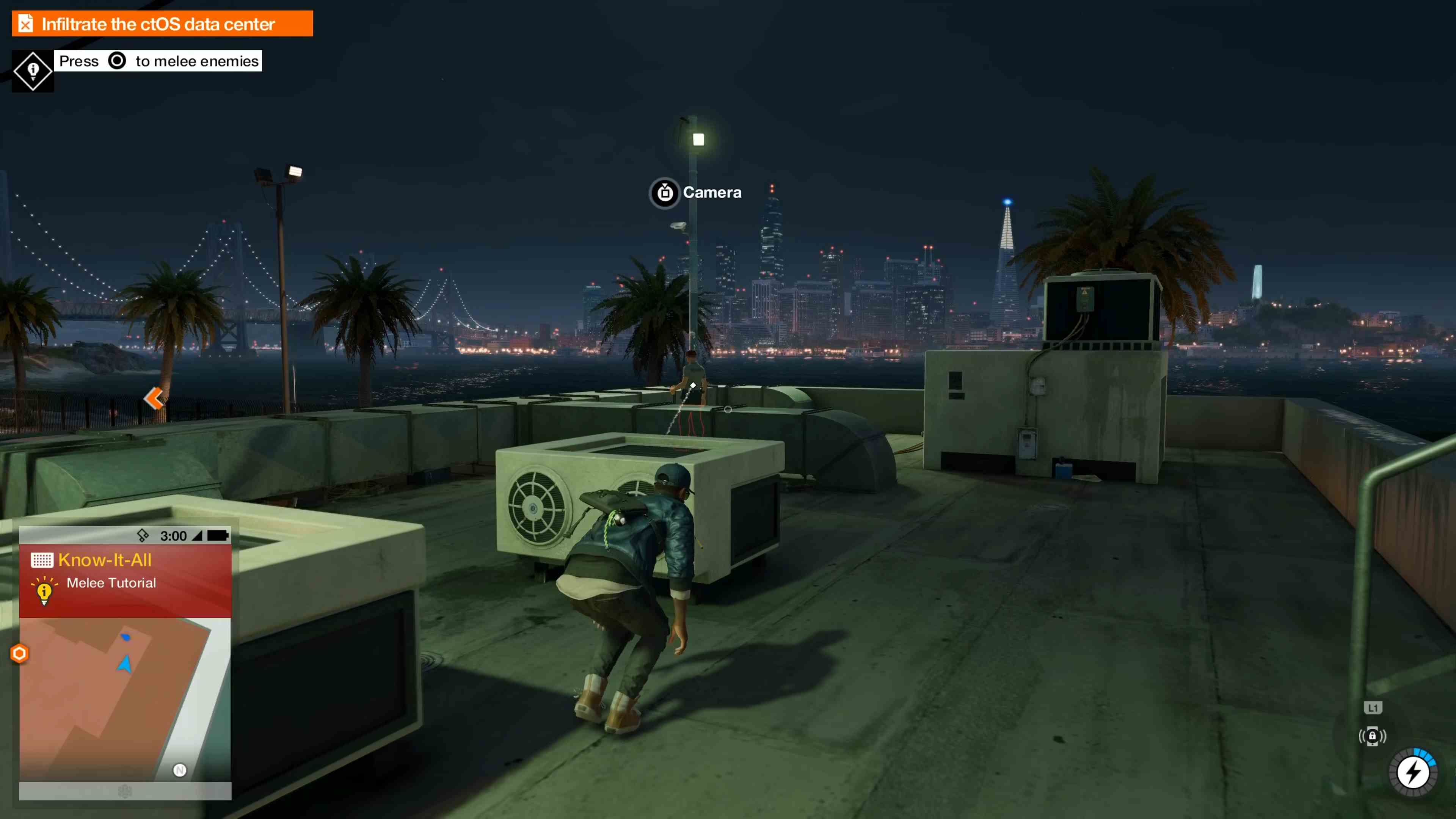Toggle the L1 button prompt indicator
Screen dimensions: 1456x819
click(1372, 707)
